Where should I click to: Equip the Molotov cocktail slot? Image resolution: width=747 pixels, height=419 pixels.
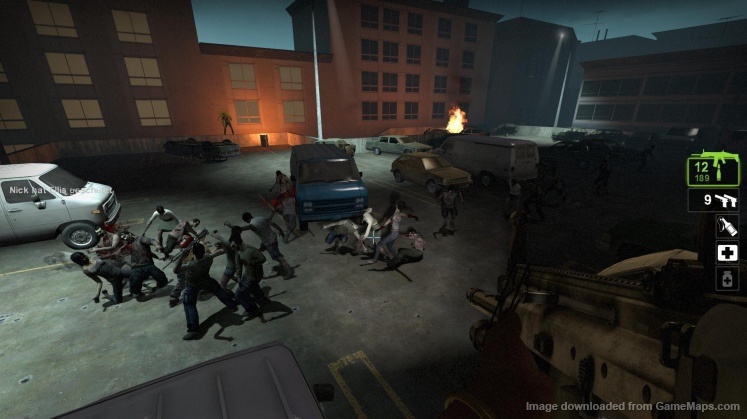(x=727, y=229)
